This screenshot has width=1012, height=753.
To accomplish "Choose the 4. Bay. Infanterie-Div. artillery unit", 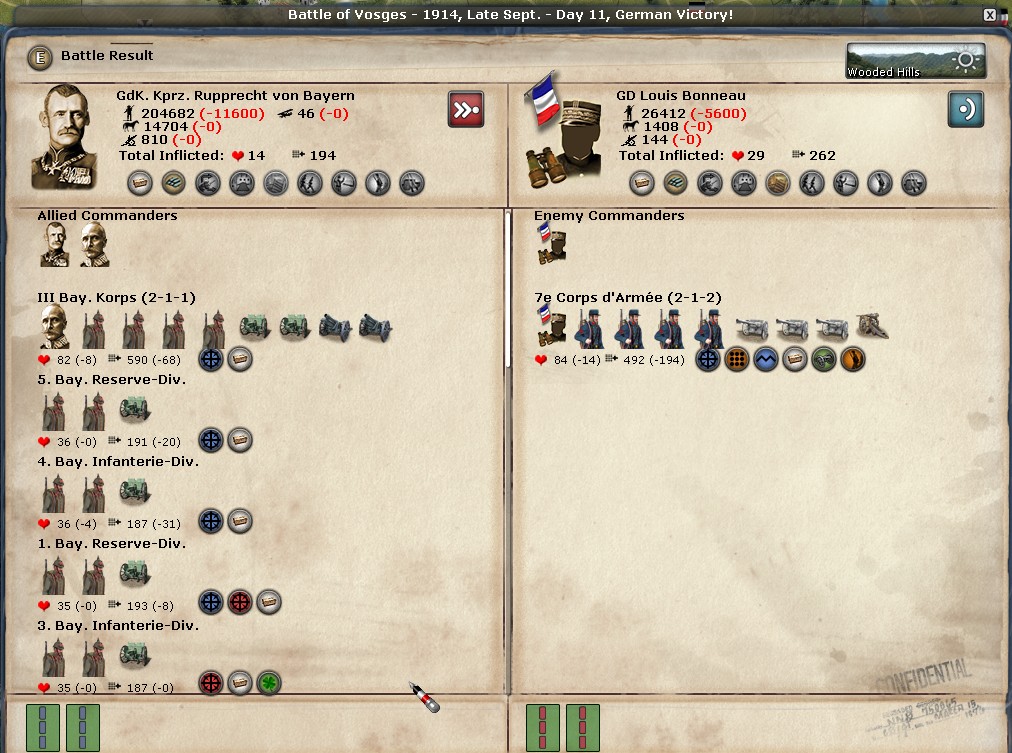I will pyautogui.click(x=135, y=490).
